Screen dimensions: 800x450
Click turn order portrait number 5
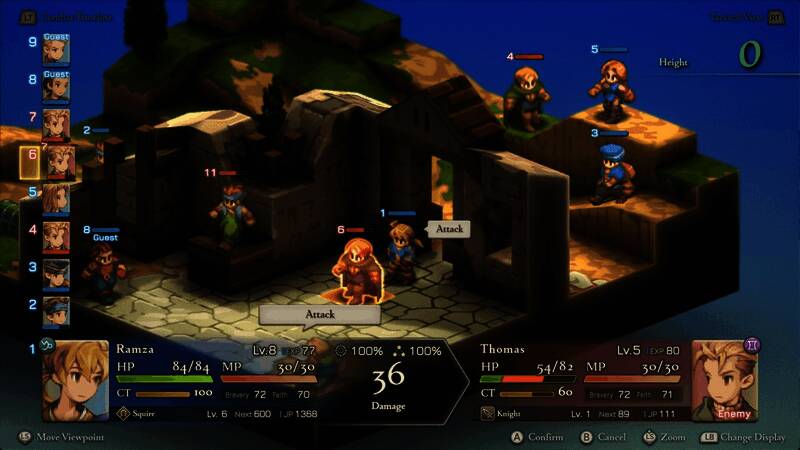point(56,198)
